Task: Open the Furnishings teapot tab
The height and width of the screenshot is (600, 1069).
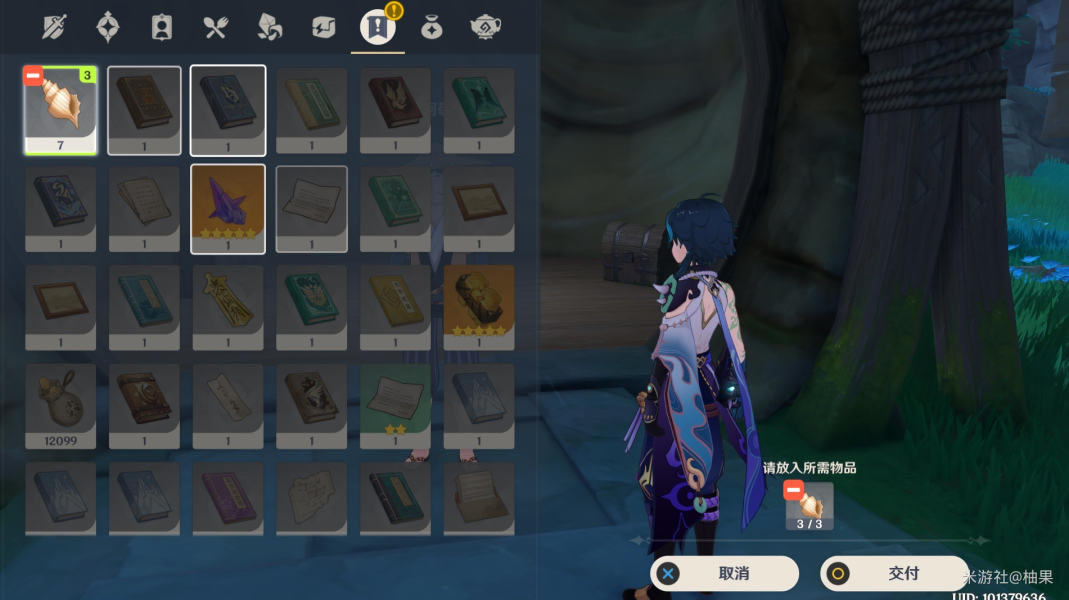Action: tap(486, 27)
